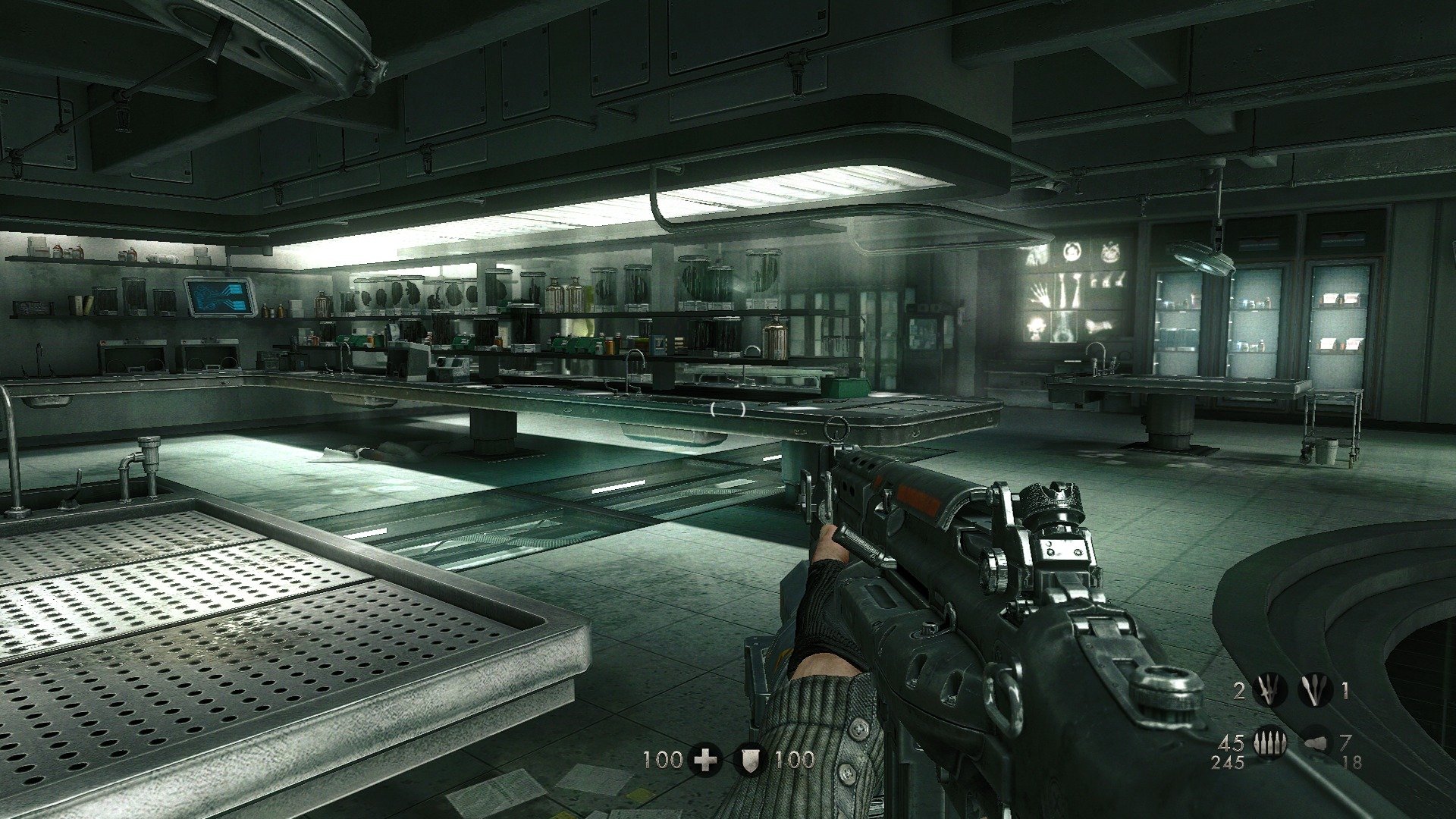This screenshot has height=819, width=1456.
Task: Click the X-ray hand image on back wall
Action: tap(1041, 295)
